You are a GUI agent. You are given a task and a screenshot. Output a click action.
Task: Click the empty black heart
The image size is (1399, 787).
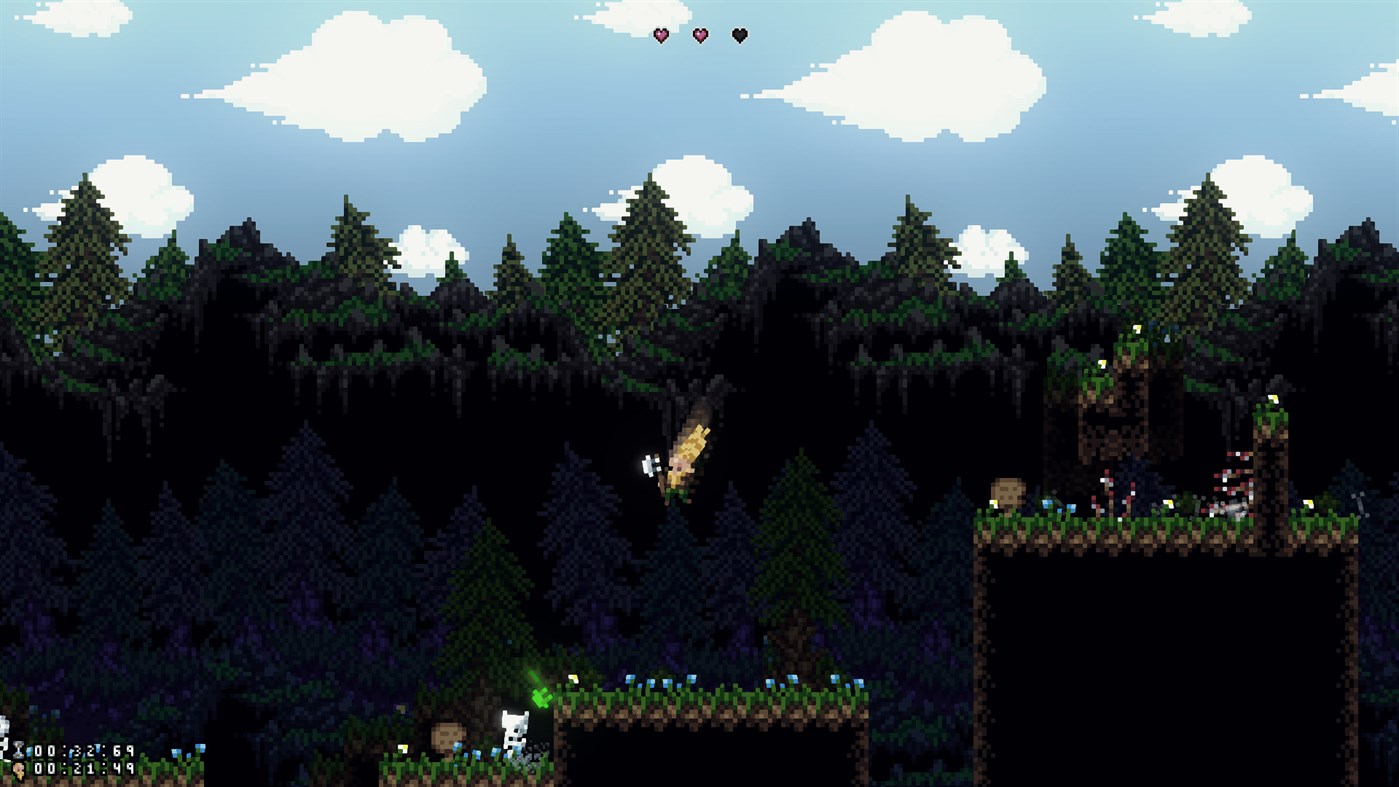(x=737, y=36)
